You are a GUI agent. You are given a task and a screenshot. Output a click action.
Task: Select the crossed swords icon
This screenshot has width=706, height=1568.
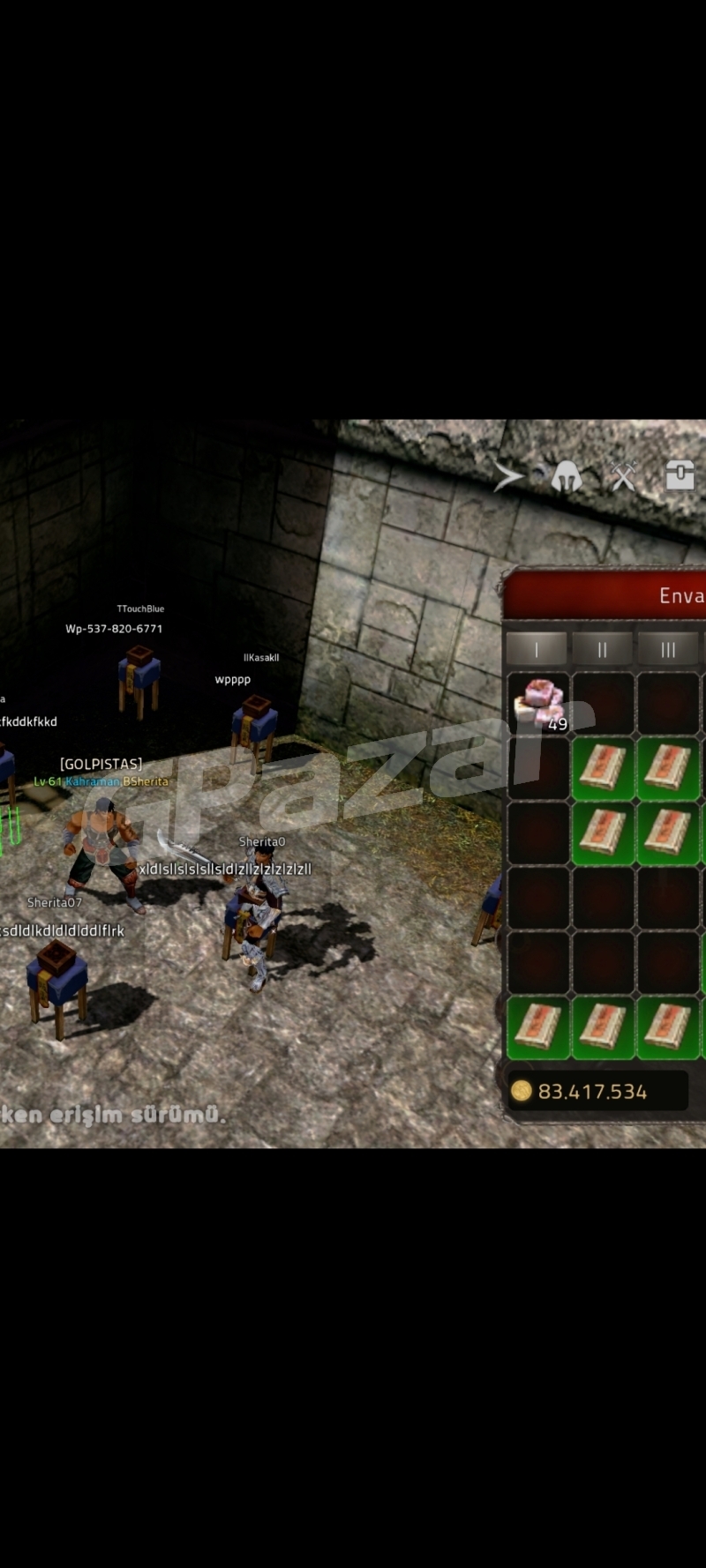coord(624,476)
